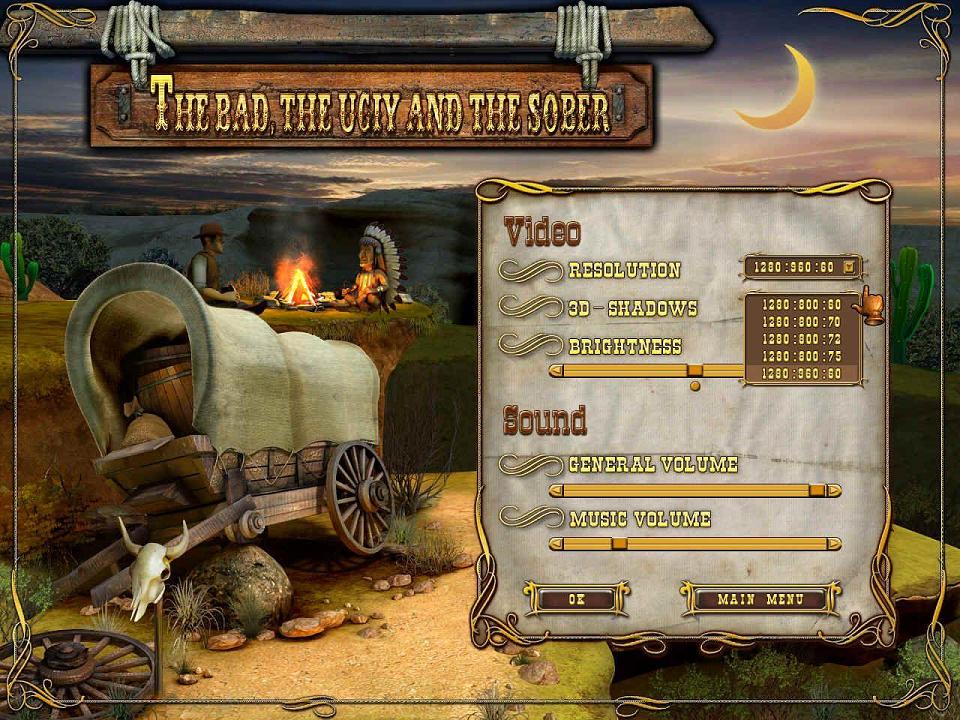This screenshot has width=960, height=720.
Task: Pick the 1280:800:72 resolution entry
Action: point(801,338)
